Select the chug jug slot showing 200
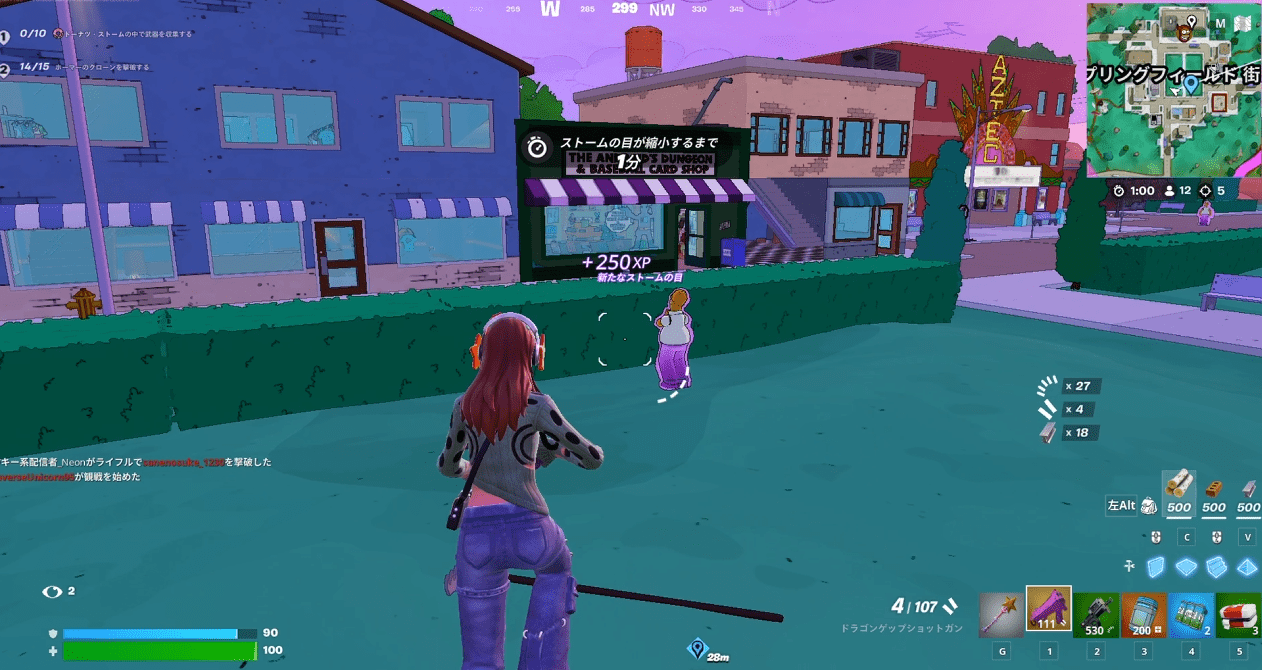The height and width of the screenshot is (670, 1262). (1143, 612)
